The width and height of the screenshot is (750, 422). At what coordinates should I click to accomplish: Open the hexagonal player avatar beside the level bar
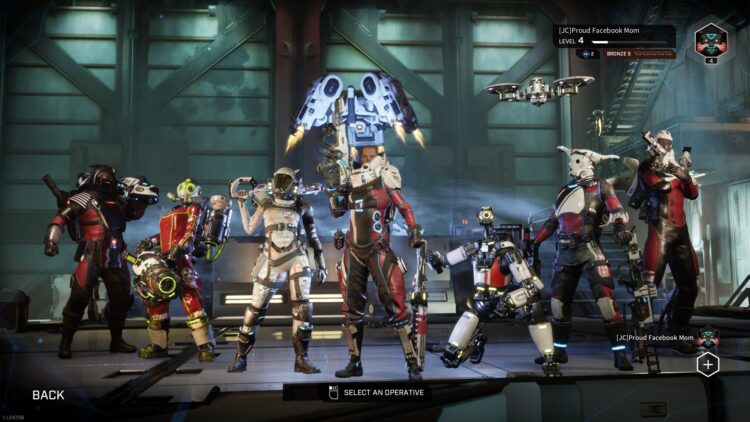click(x=713, y=42)
